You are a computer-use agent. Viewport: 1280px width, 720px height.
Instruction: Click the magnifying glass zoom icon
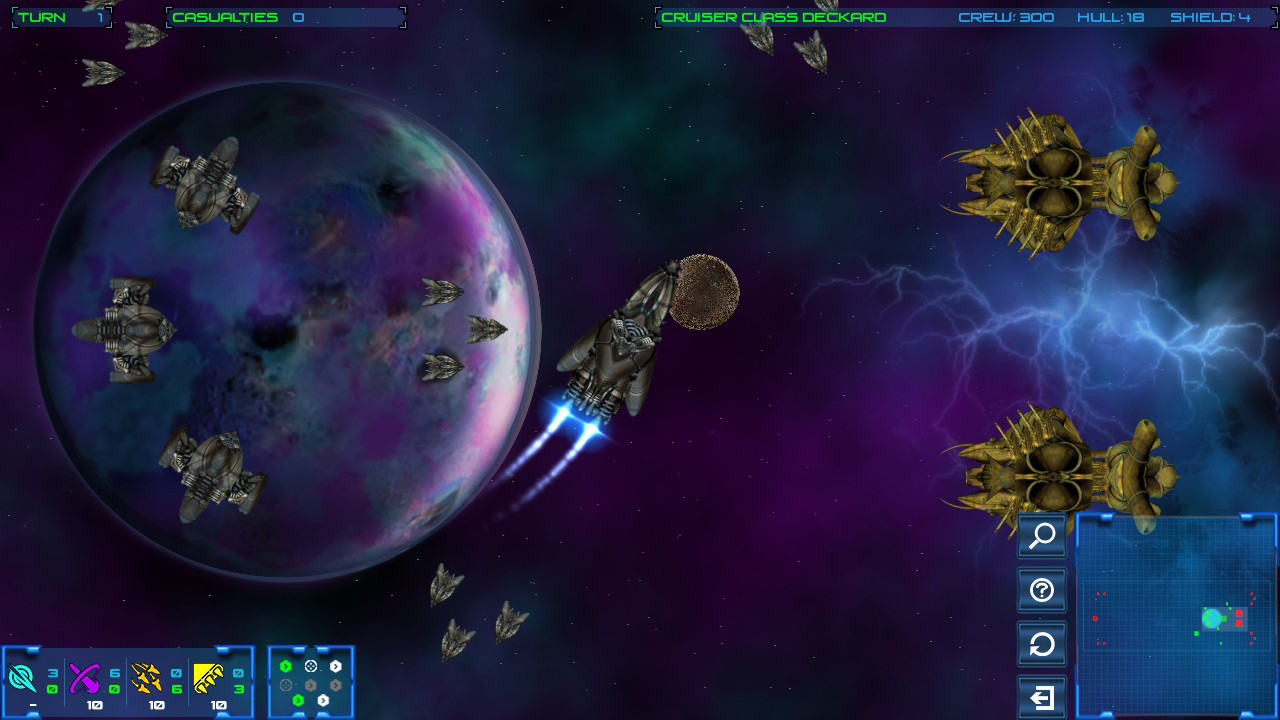(1041, 537)
